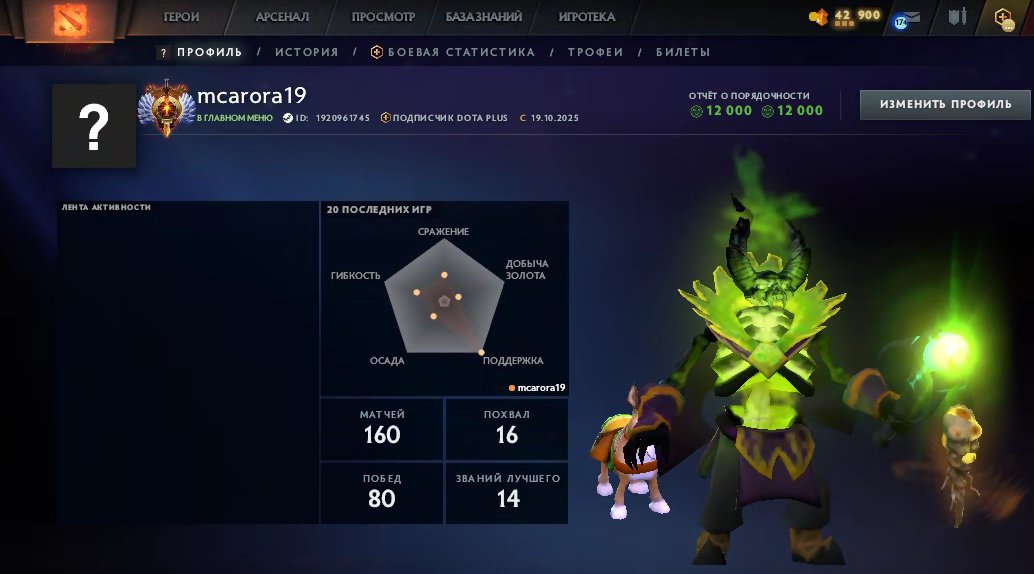Open the Матчей 160 stat tile
Screen dimensions: 1034x574
382,428
